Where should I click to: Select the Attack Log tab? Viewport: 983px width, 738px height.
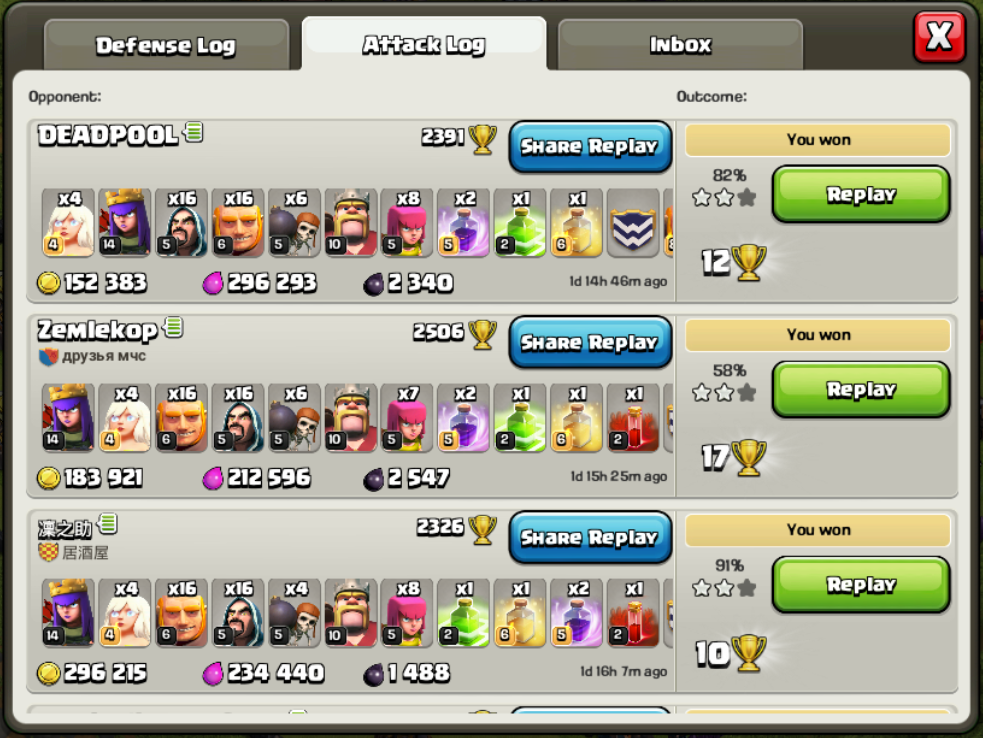click(x=424, y=45)
